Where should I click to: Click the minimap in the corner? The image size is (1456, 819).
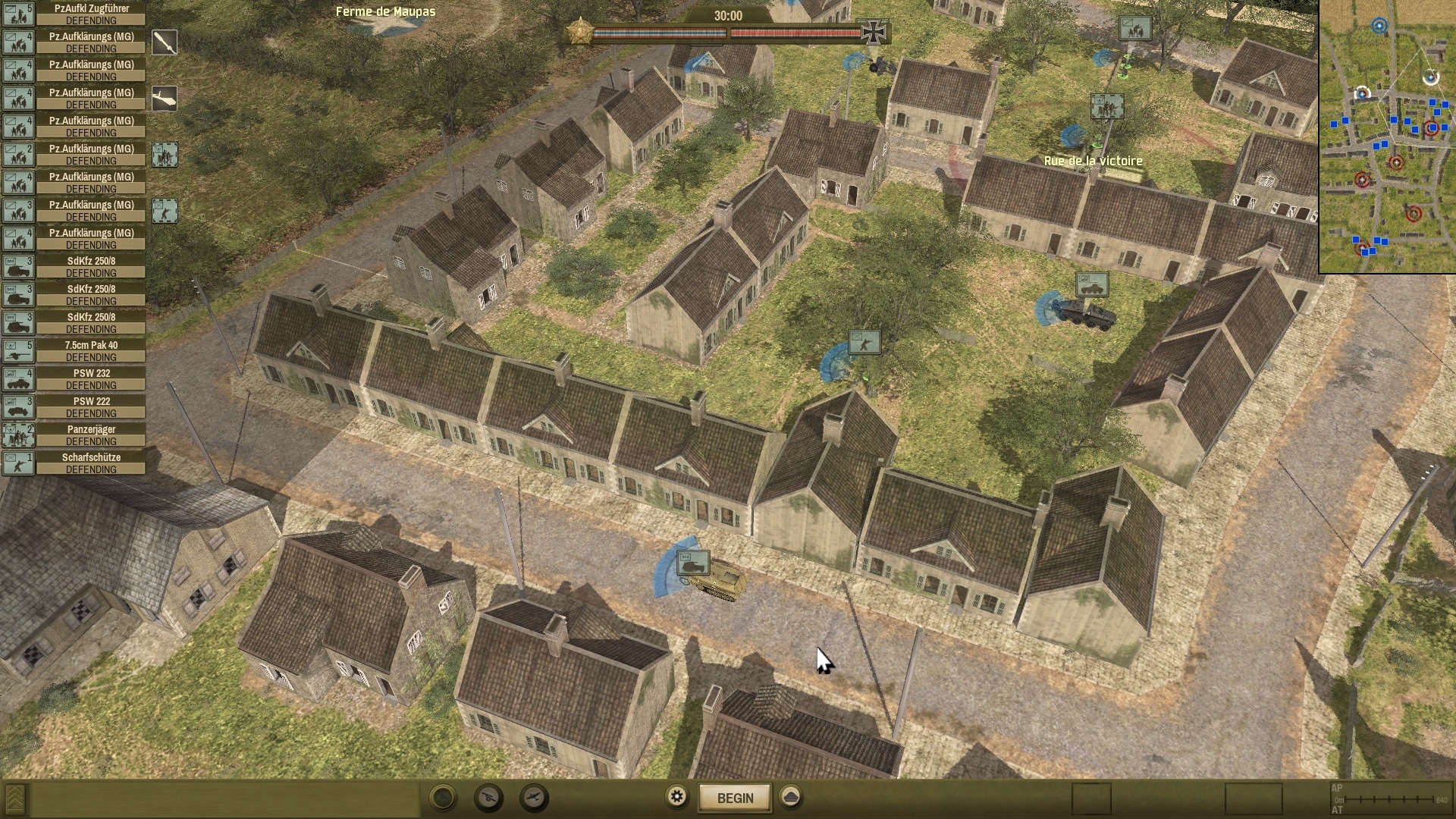pos(1387,136)
